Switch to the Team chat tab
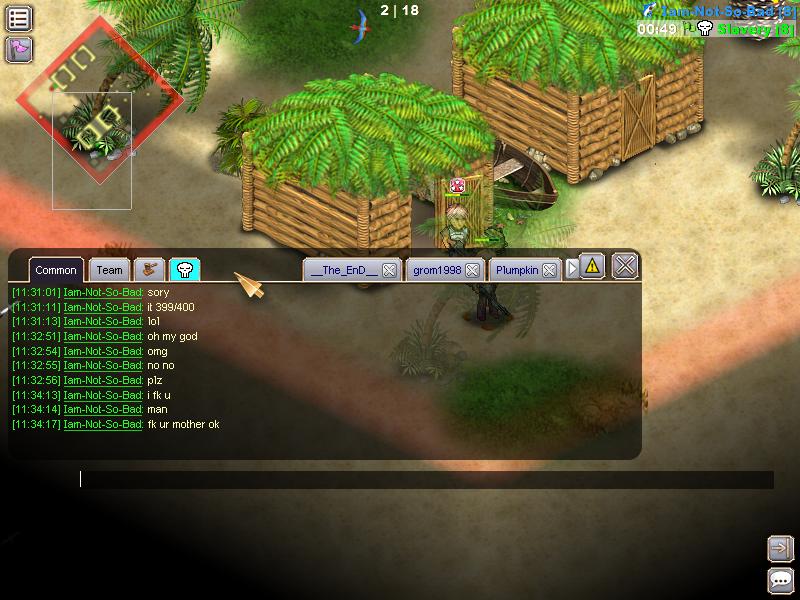The width and height of the screenshot is (800, 600). click(110, 270)
